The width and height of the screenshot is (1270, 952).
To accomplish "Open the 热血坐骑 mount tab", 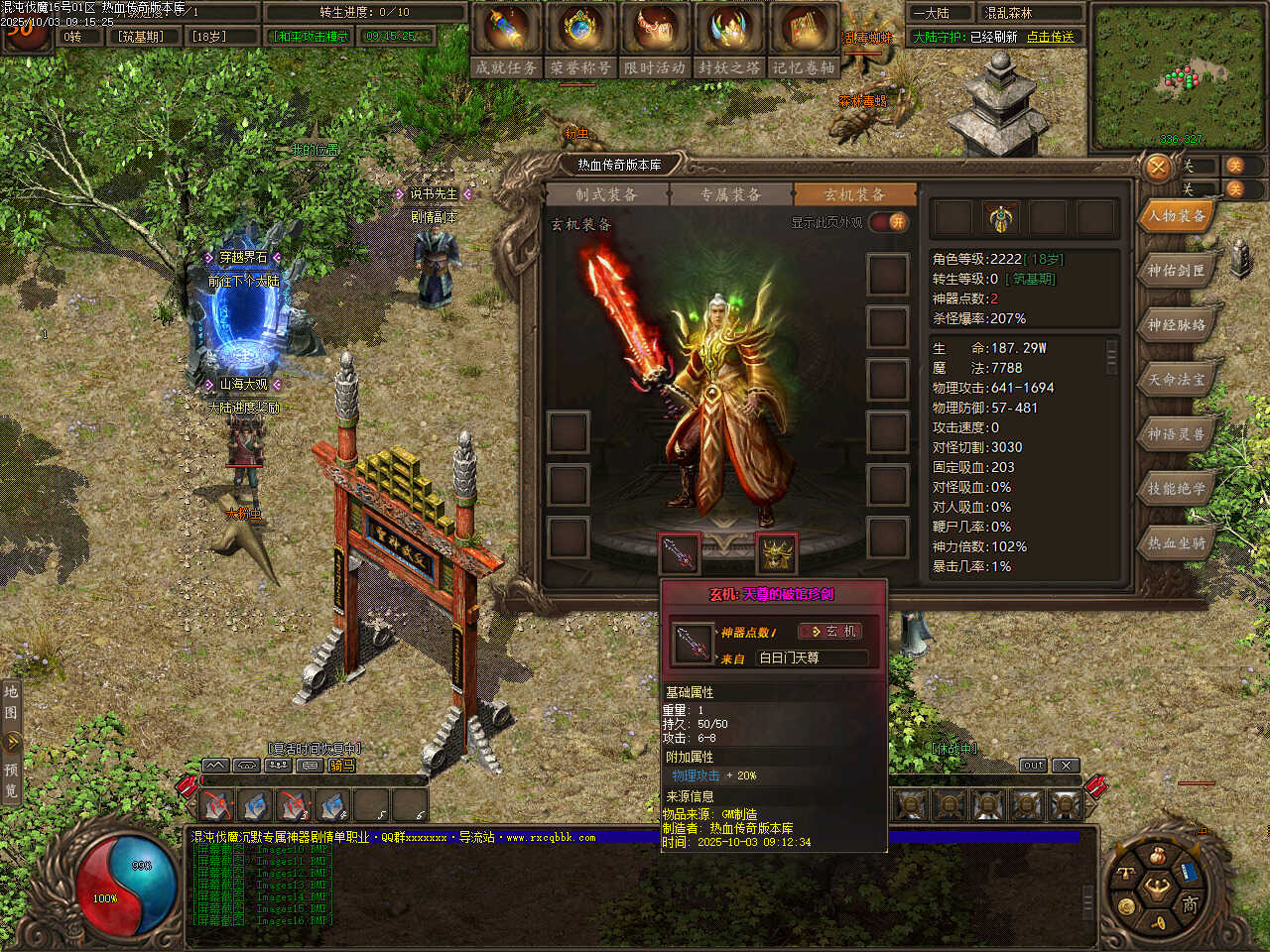I will pos(1176,542).
